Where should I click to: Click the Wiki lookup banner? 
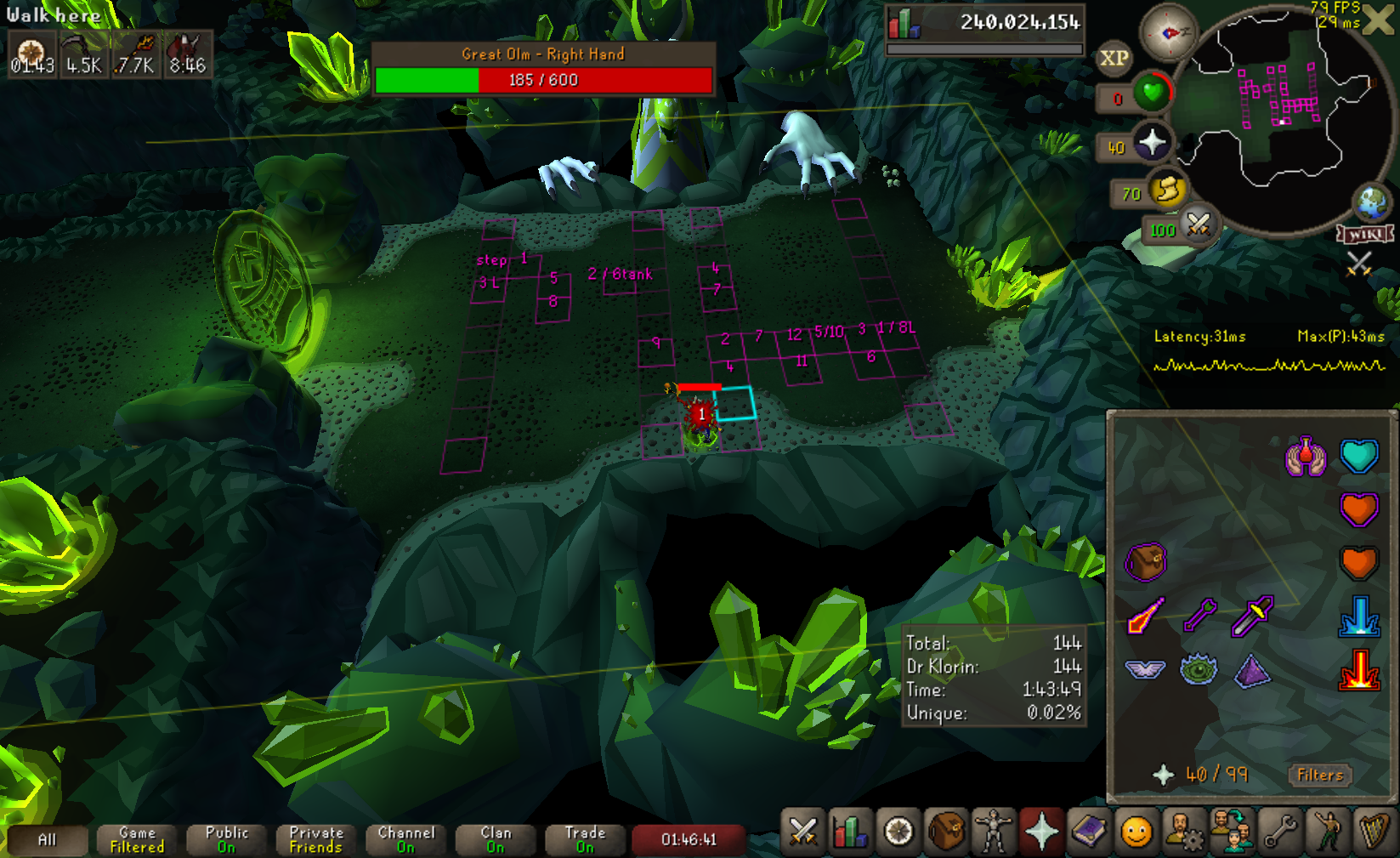point(1365,234)
